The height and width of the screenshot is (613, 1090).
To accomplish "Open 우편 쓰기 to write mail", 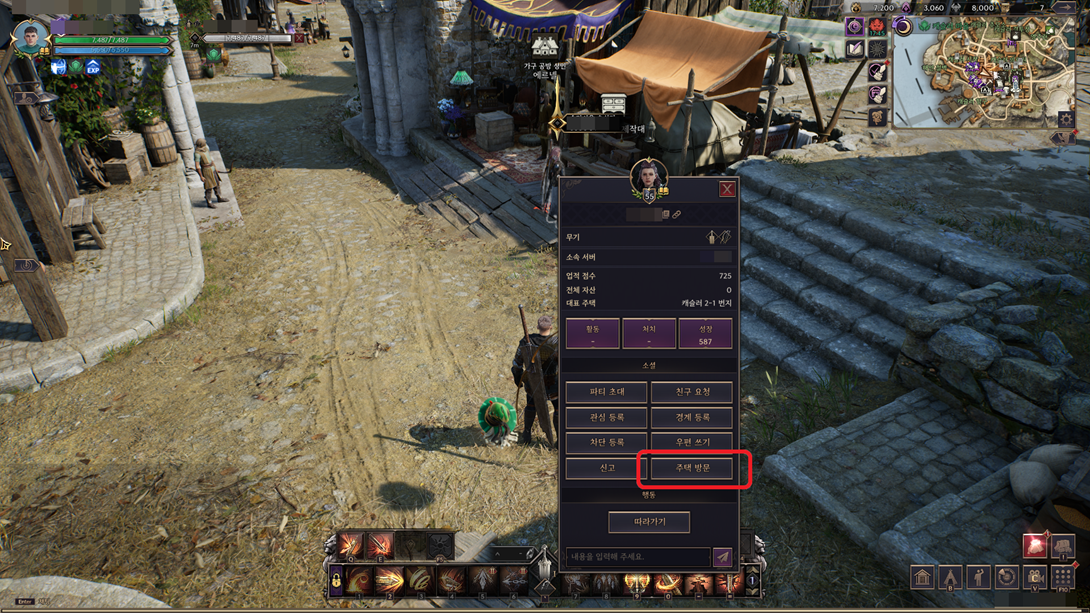I will (x=691, y=442).
